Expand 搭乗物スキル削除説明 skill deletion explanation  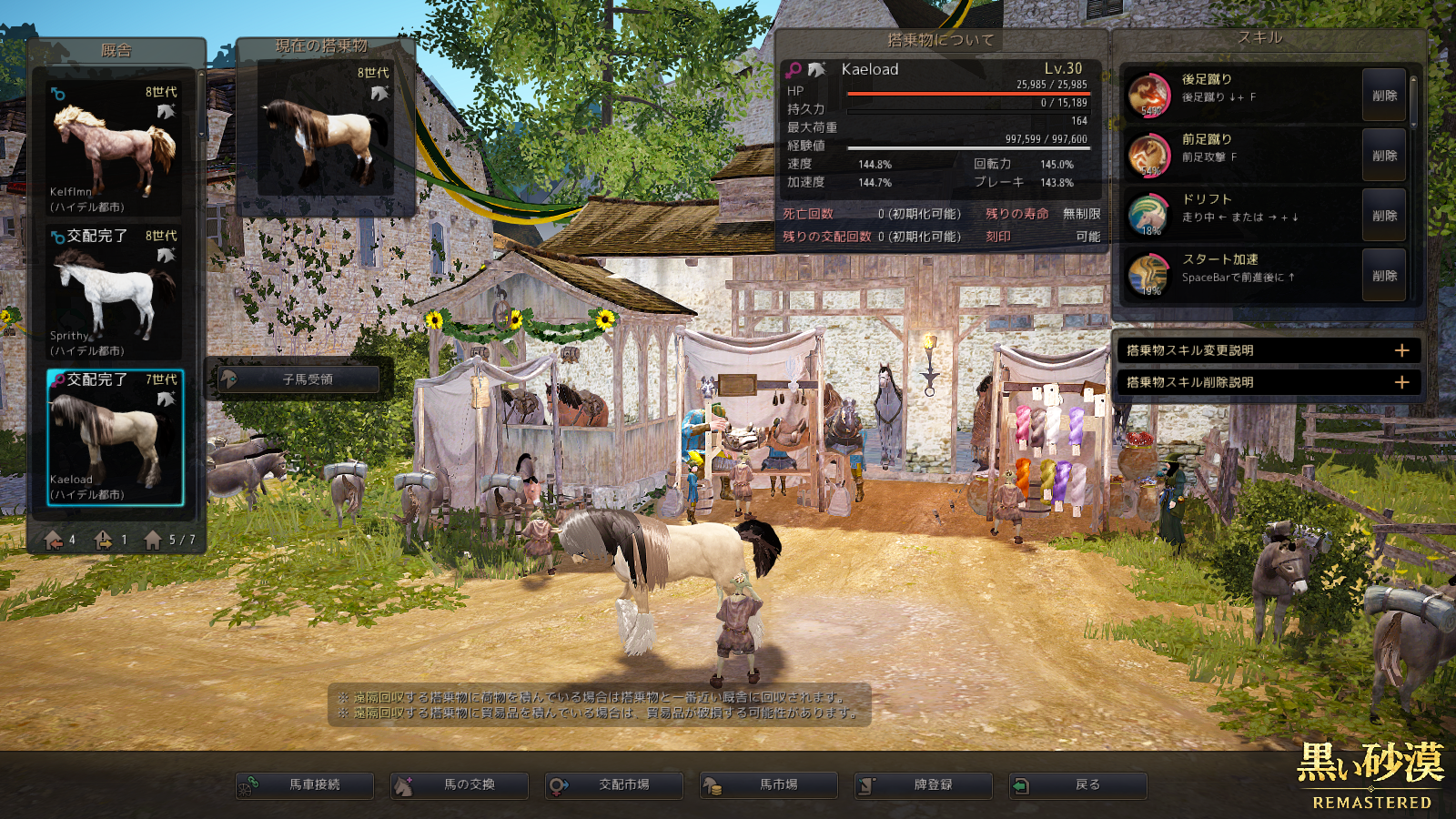(x=1268, y=382)
